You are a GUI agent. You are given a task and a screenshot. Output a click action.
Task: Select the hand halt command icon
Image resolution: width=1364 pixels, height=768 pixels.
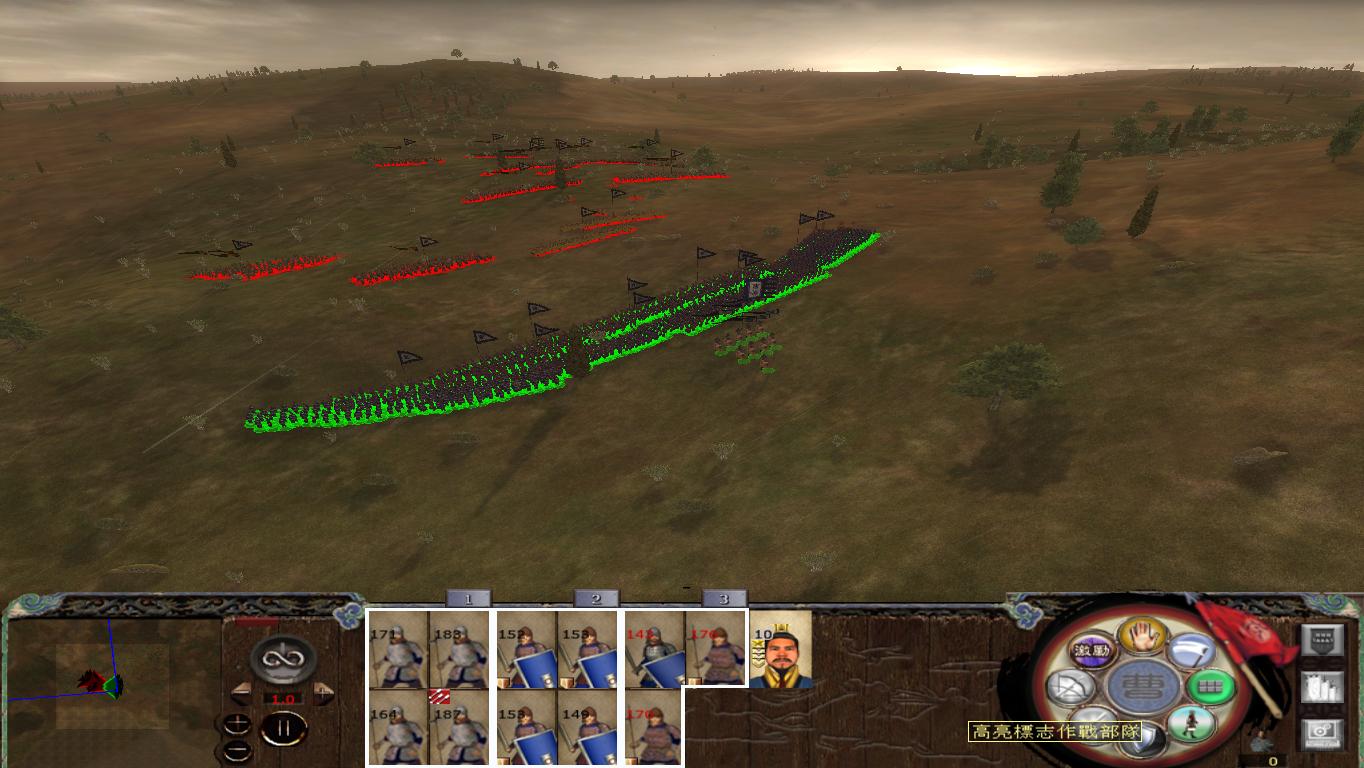click(1143, 637)
